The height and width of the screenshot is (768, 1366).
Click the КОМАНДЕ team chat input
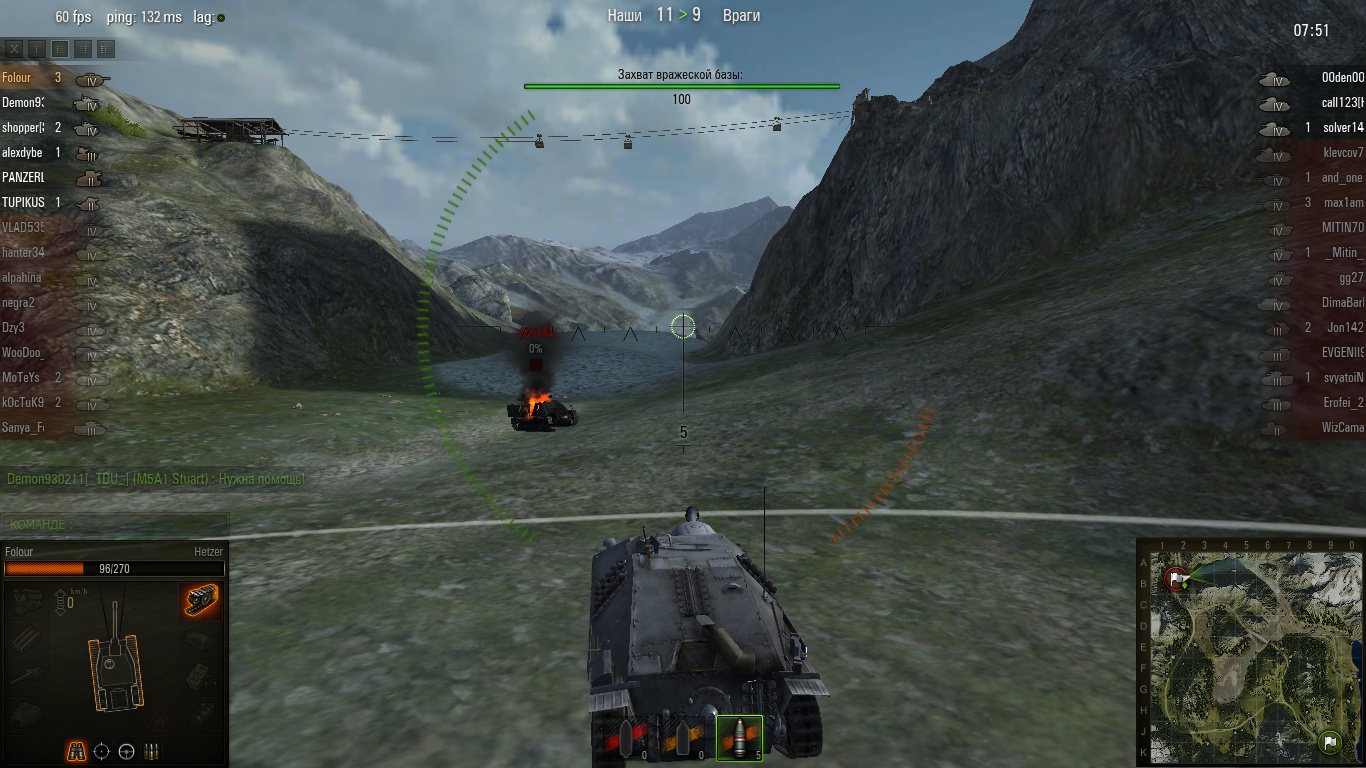tap(115, 524)
